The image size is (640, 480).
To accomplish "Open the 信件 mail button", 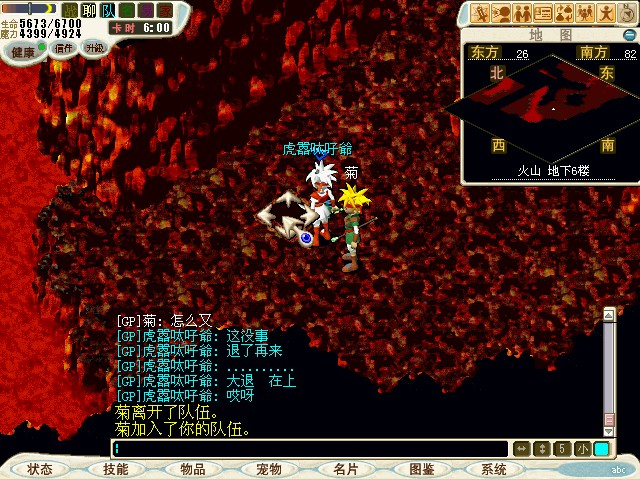I will 63,48.
